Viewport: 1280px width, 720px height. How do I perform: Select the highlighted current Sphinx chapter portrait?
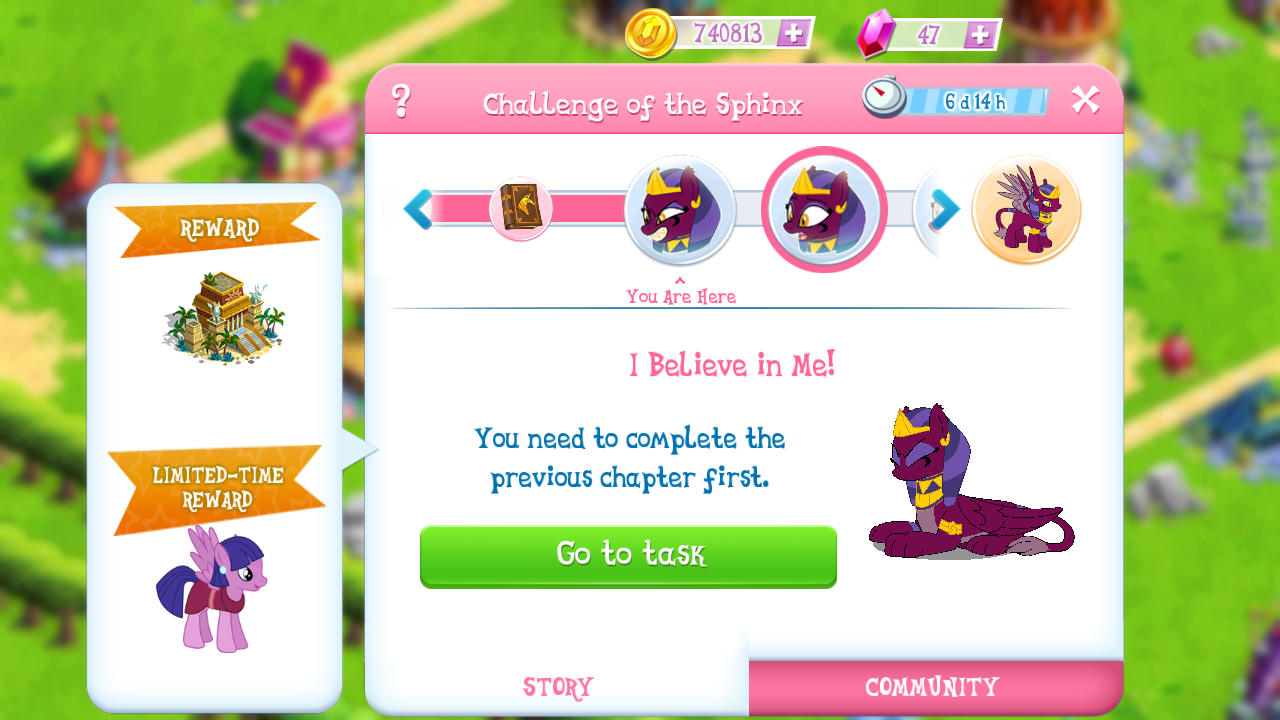point(824,210)
